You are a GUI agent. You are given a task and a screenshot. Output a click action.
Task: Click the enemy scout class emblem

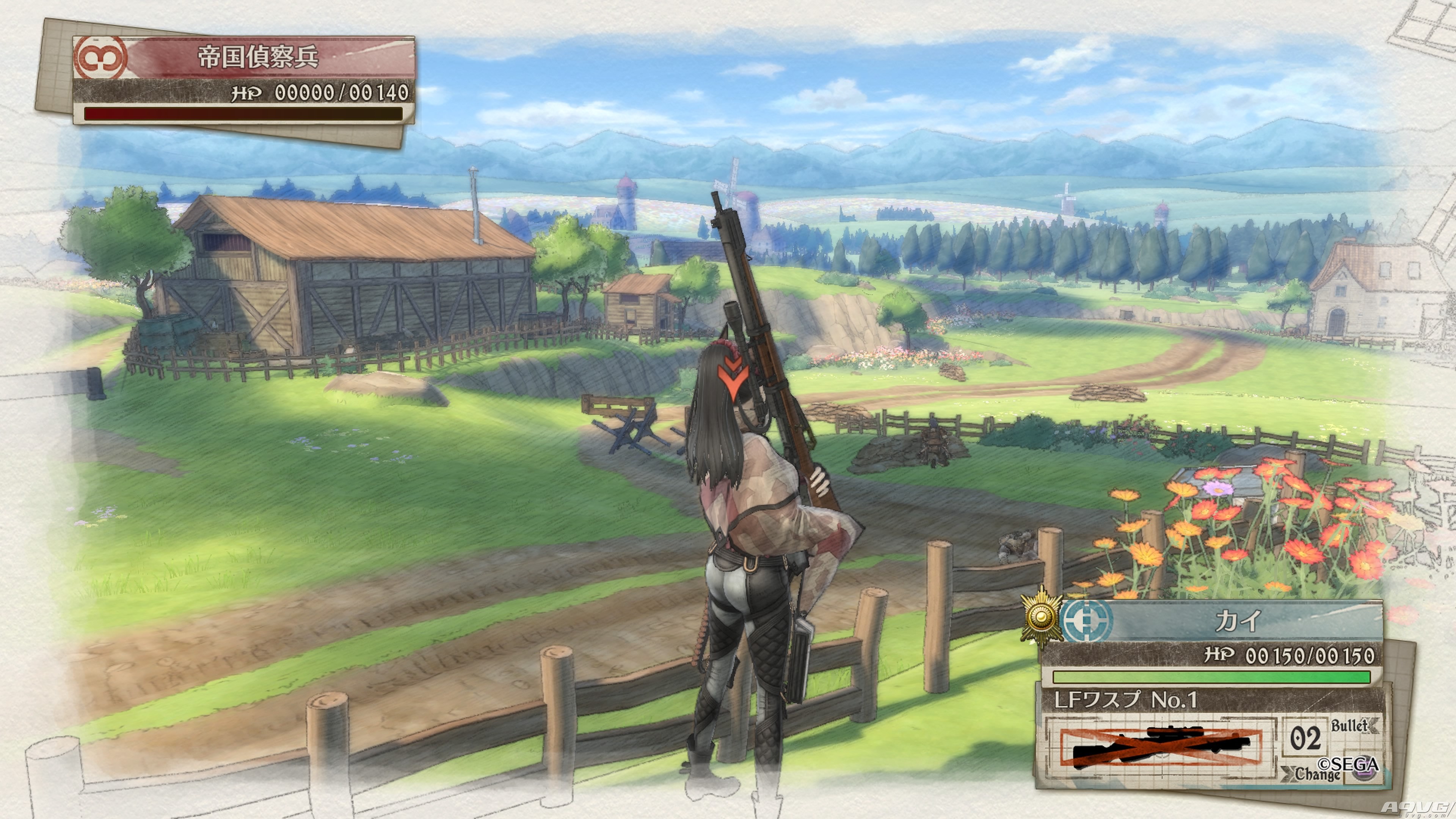[x=100, y=57]
